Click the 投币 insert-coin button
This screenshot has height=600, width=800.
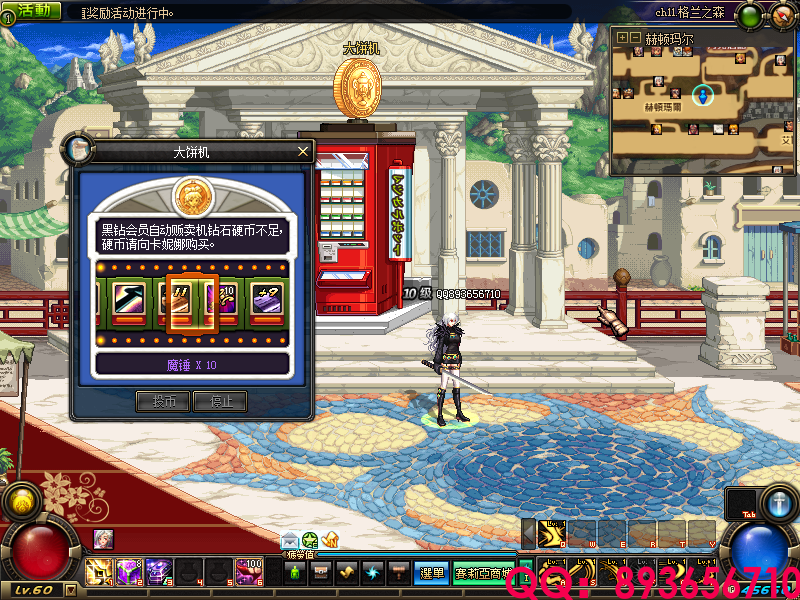[x=163, y=401]
